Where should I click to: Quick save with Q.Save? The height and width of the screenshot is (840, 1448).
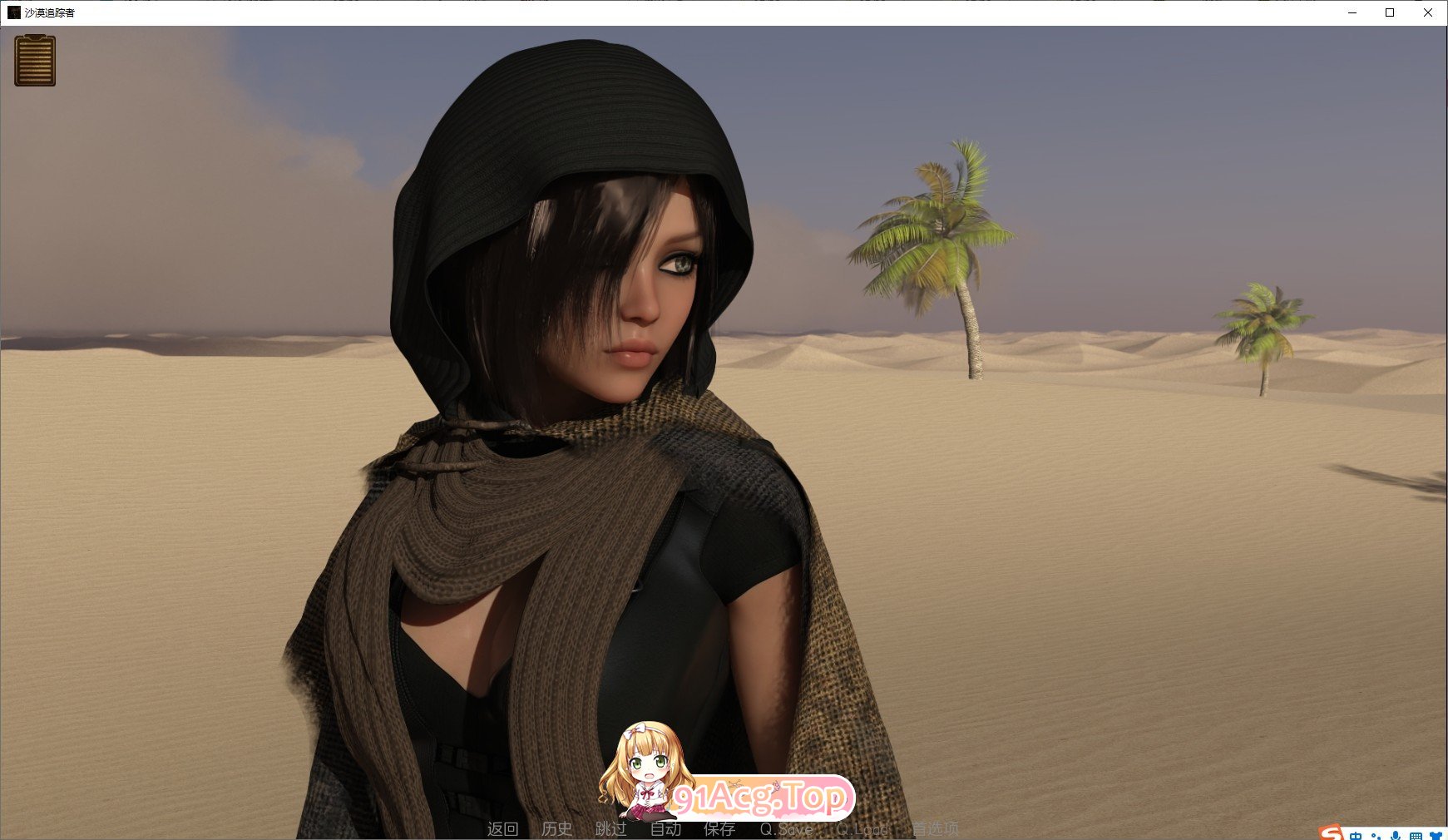click(x=786, y=829)
